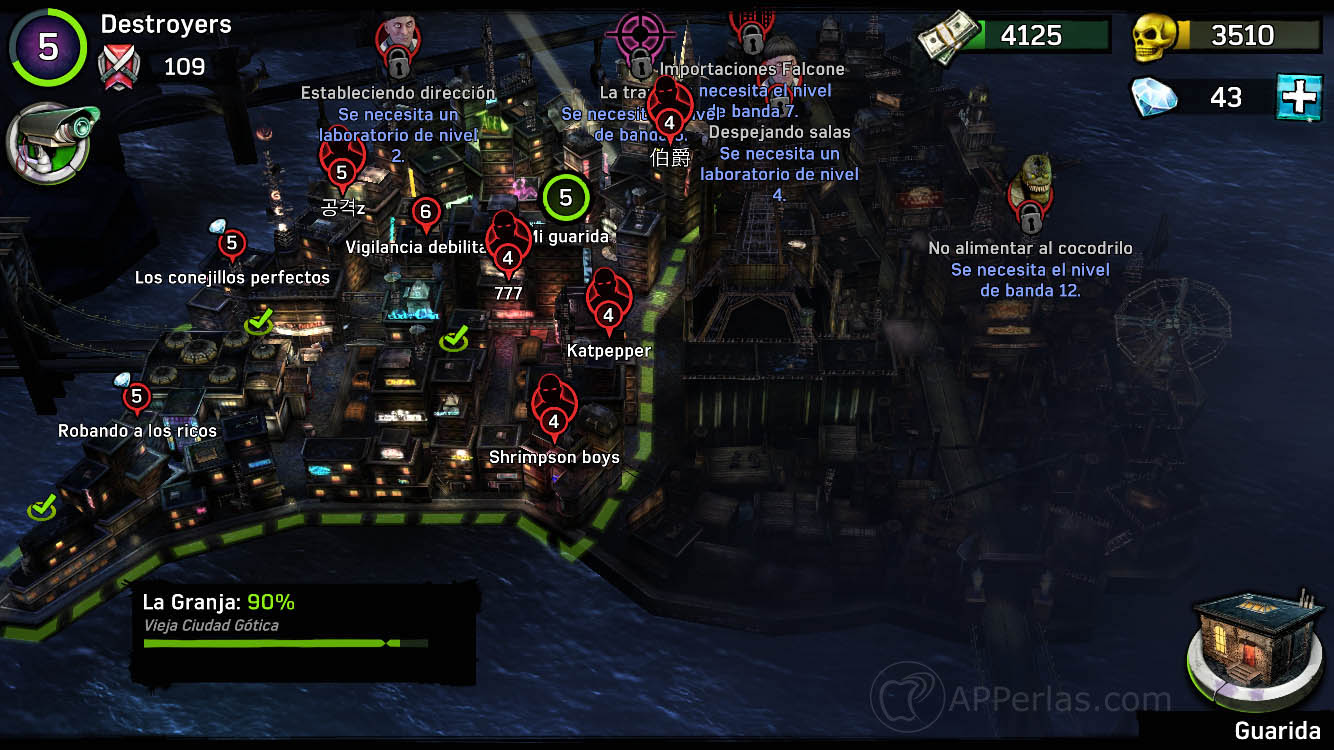The image size is (1334, 750).
Task: Open the Robando a los ricos mission
Action: [136, 397]
